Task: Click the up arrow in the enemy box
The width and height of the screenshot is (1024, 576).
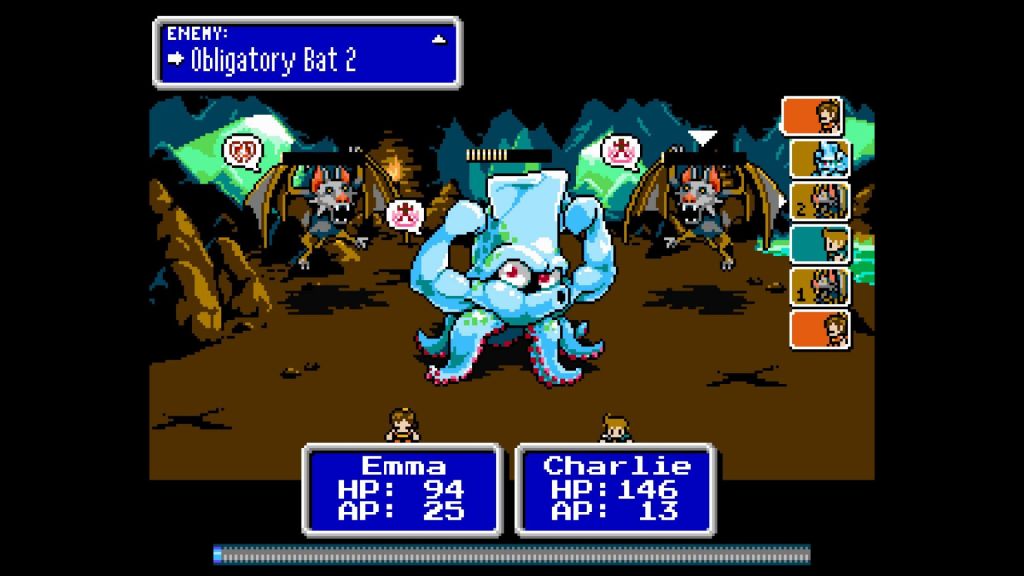Action: (x=438, y=39)
